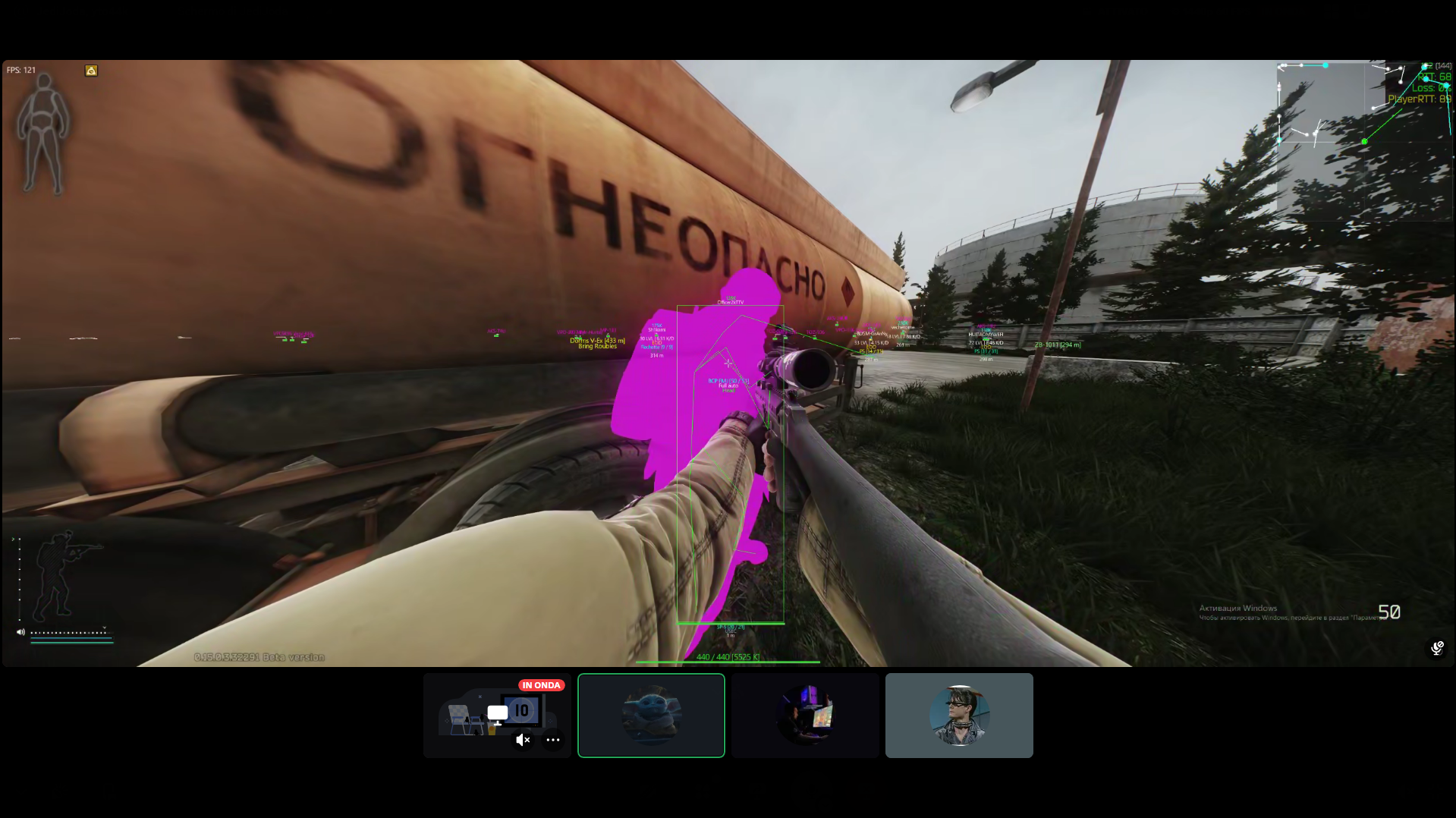Select the gamer-at-monitor avatar participant tile
The height and width of the screenshot is (818, 1456).
[805, 715]
